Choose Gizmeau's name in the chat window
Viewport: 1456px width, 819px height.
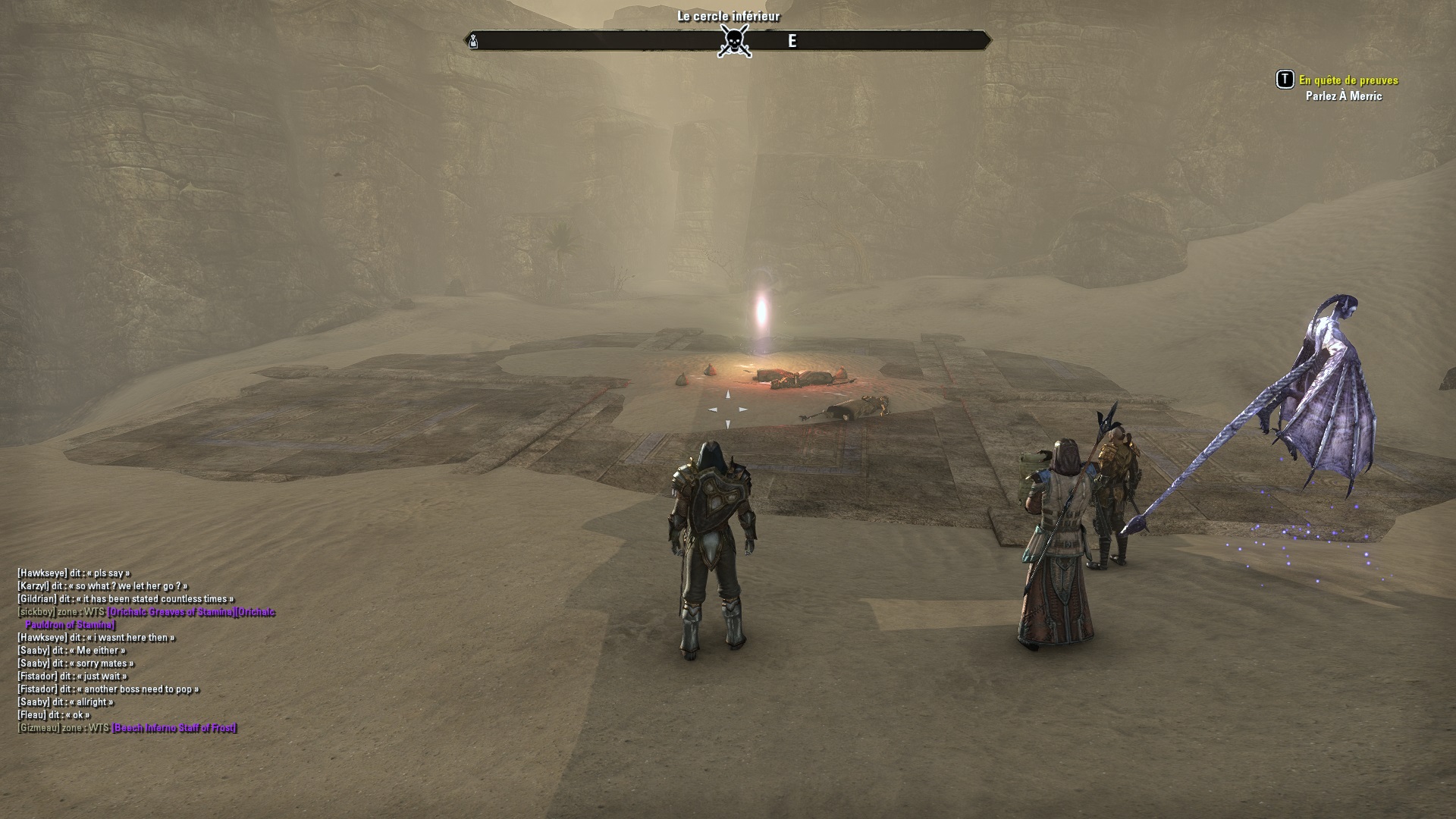coord(39,728)
